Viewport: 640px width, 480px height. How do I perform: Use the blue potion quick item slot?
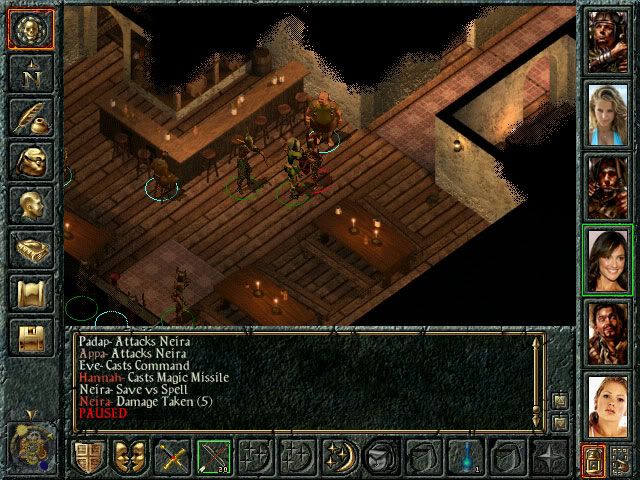(465, 457)
